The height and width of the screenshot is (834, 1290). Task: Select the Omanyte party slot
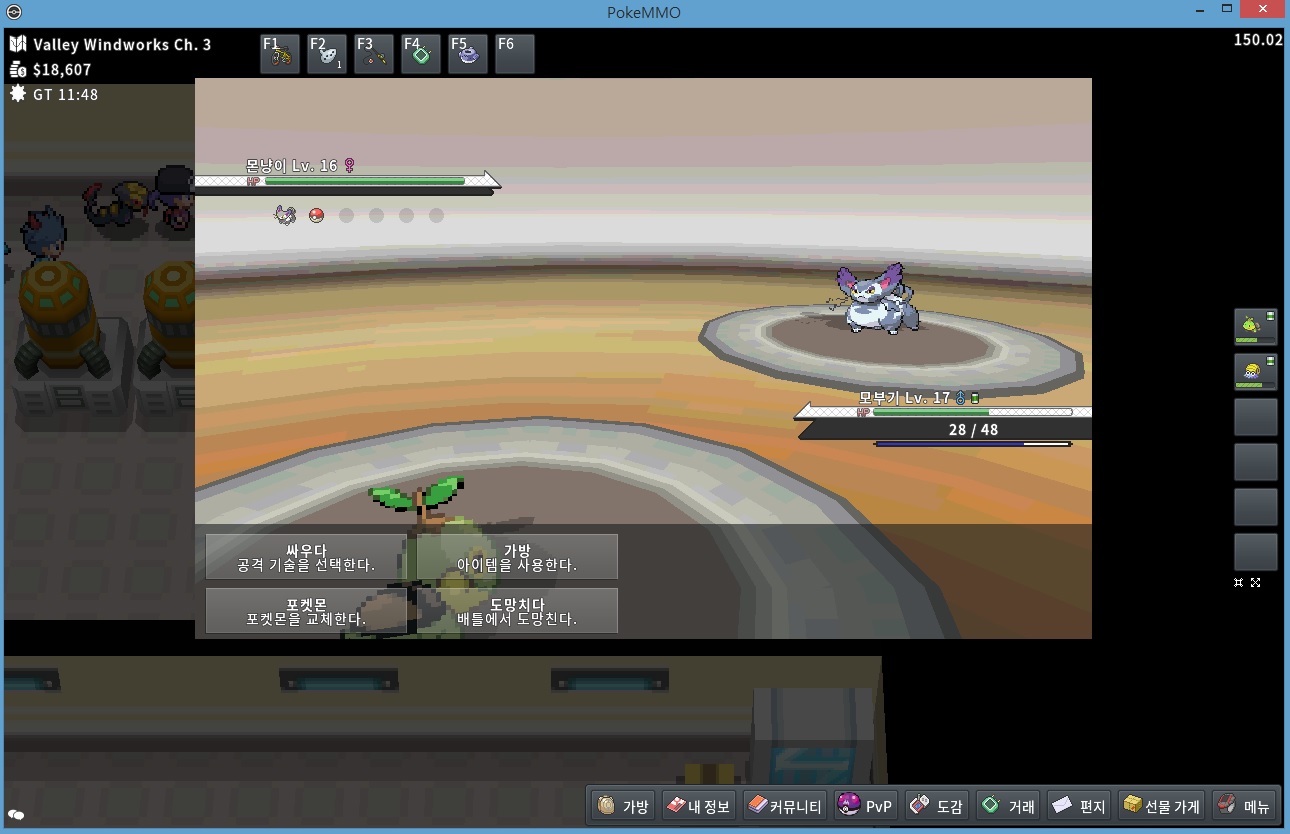[1255, 372]
